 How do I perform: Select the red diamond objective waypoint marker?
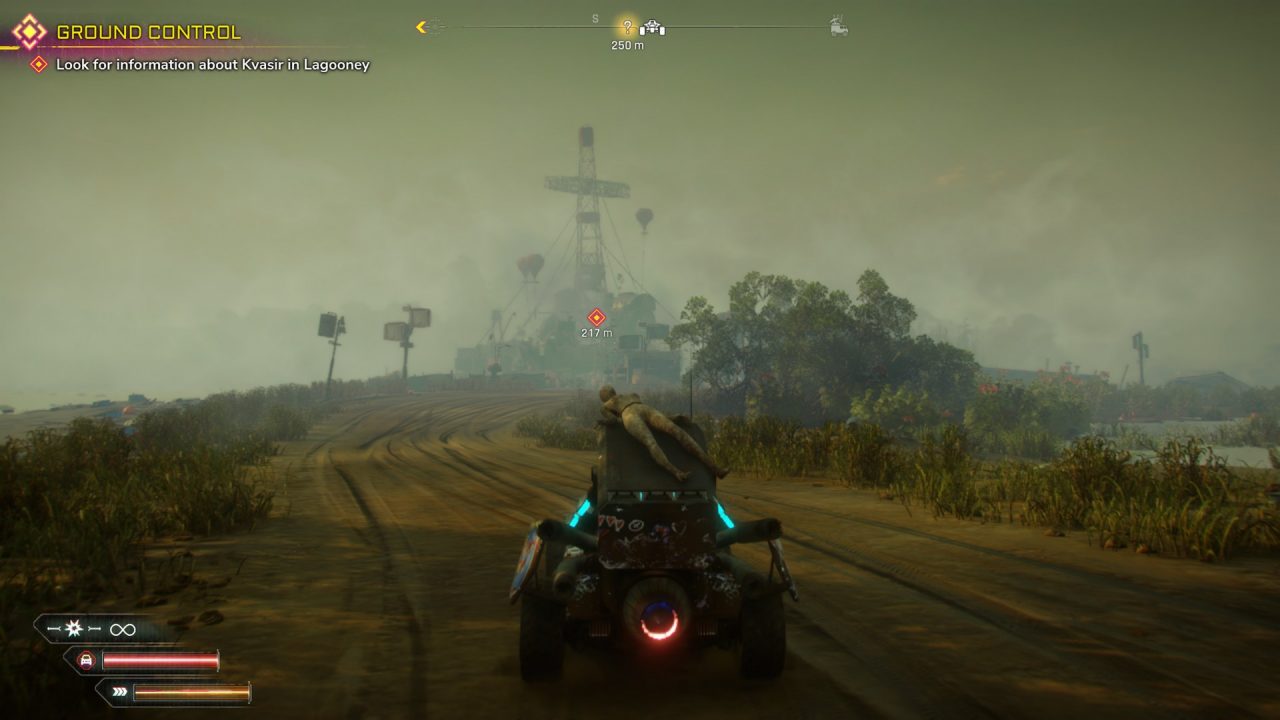click(596, 317)
